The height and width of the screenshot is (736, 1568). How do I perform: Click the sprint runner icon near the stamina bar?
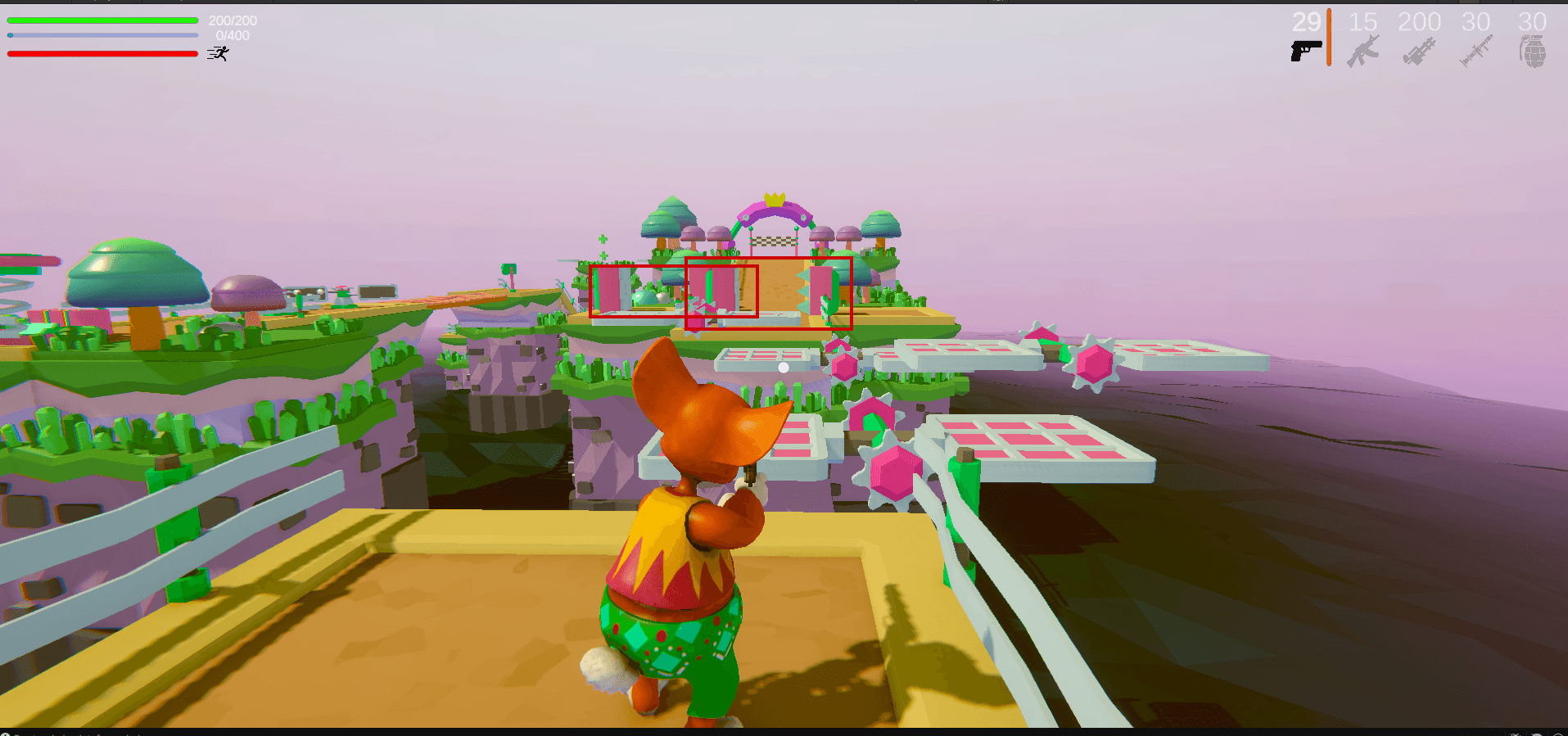[217, 54]
